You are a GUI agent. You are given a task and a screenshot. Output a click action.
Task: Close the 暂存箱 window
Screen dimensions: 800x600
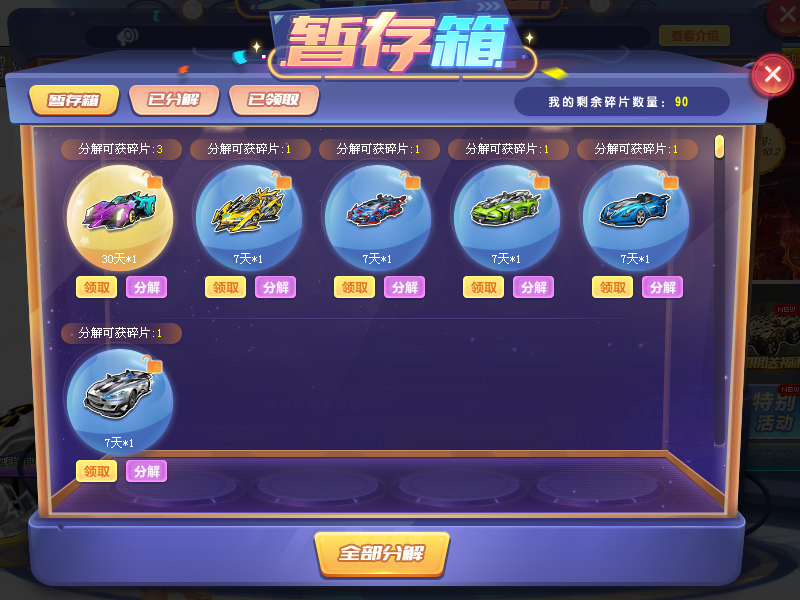tap(772, 74)
